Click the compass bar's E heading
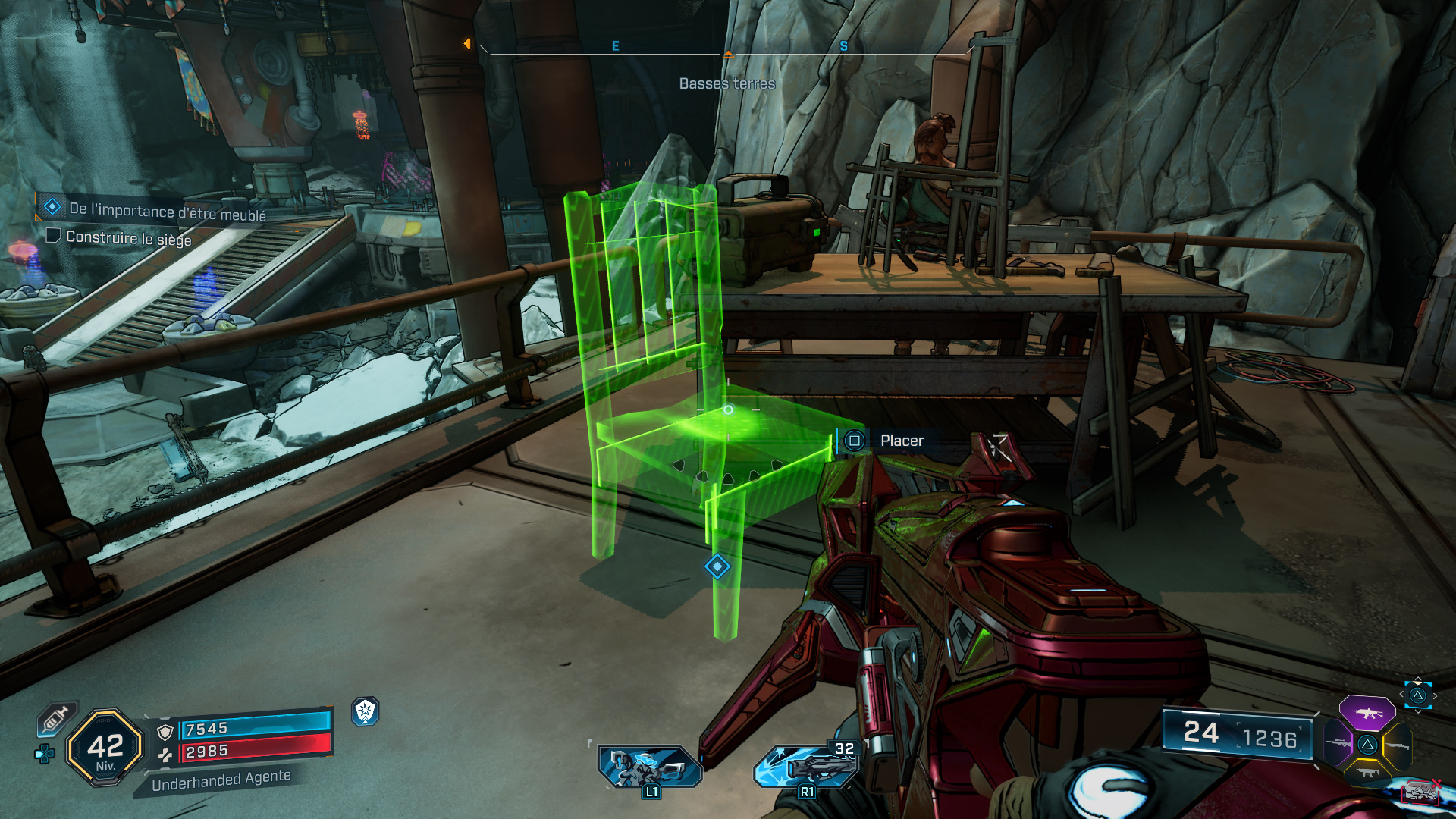 tap(615, 46)
